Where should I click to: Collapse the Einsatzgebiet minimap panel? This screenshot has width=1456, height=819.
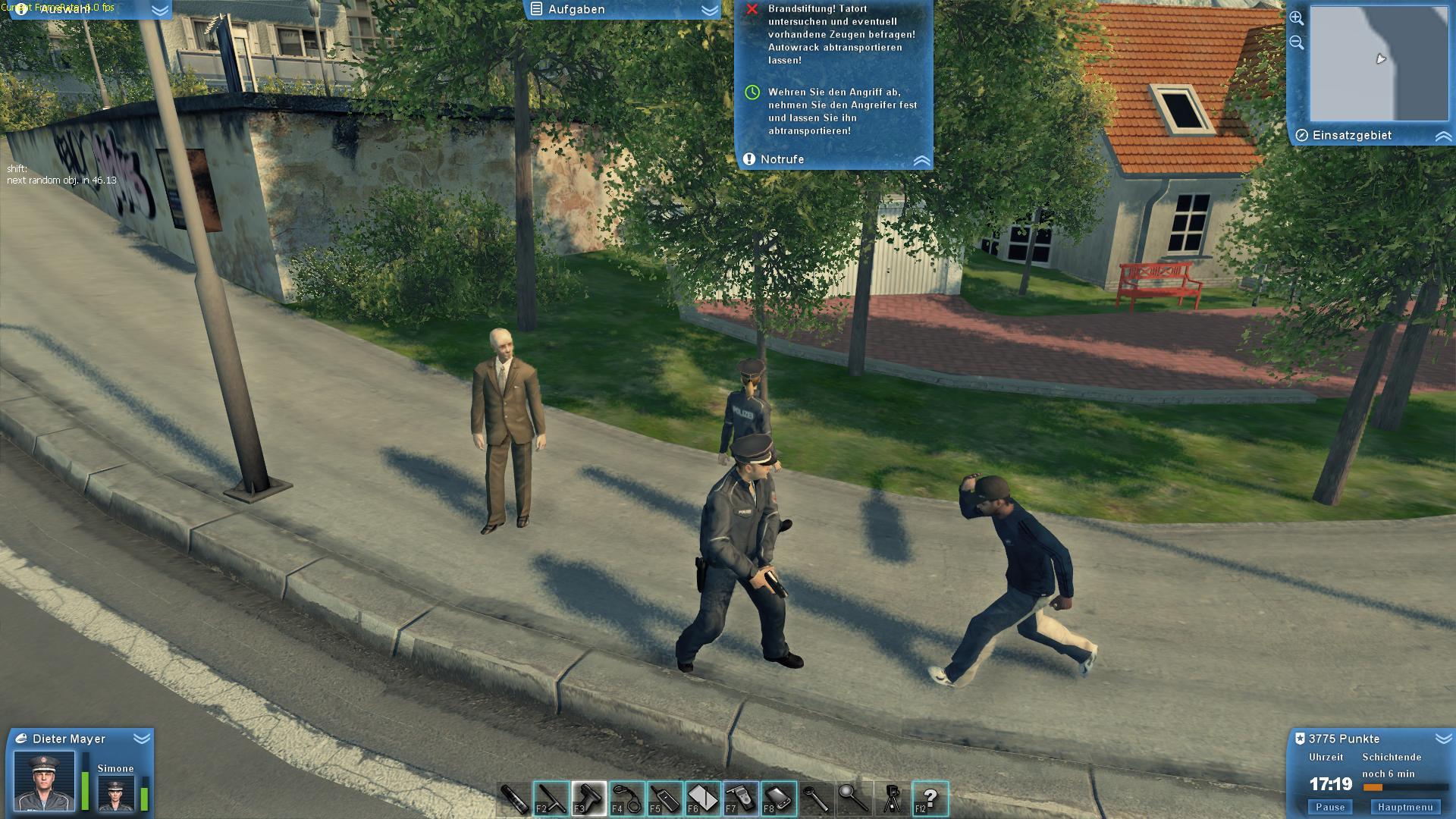[x=1443, y=136]
